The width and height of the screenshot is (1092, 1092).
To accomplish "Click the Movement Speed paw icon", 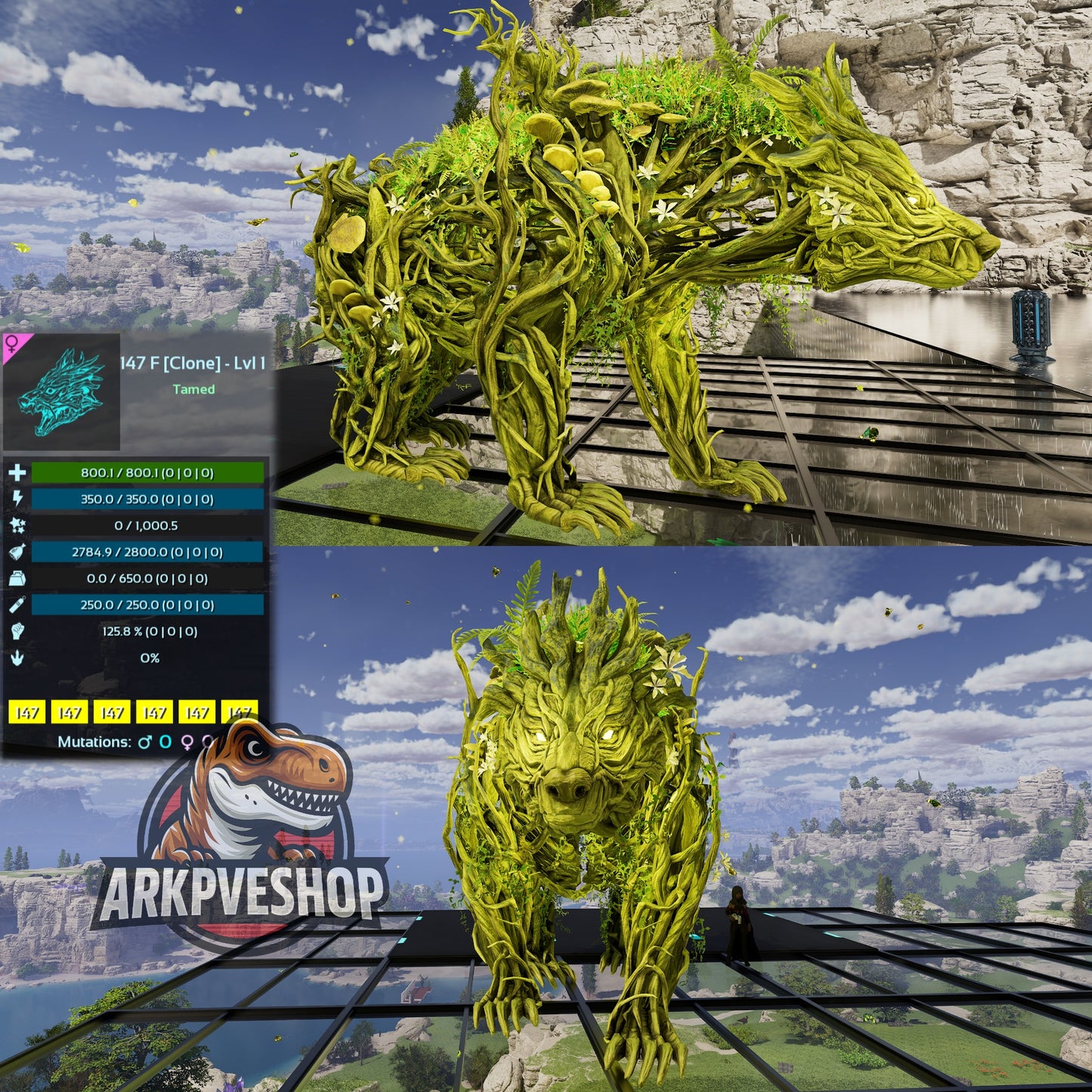I will click(18, 657).
